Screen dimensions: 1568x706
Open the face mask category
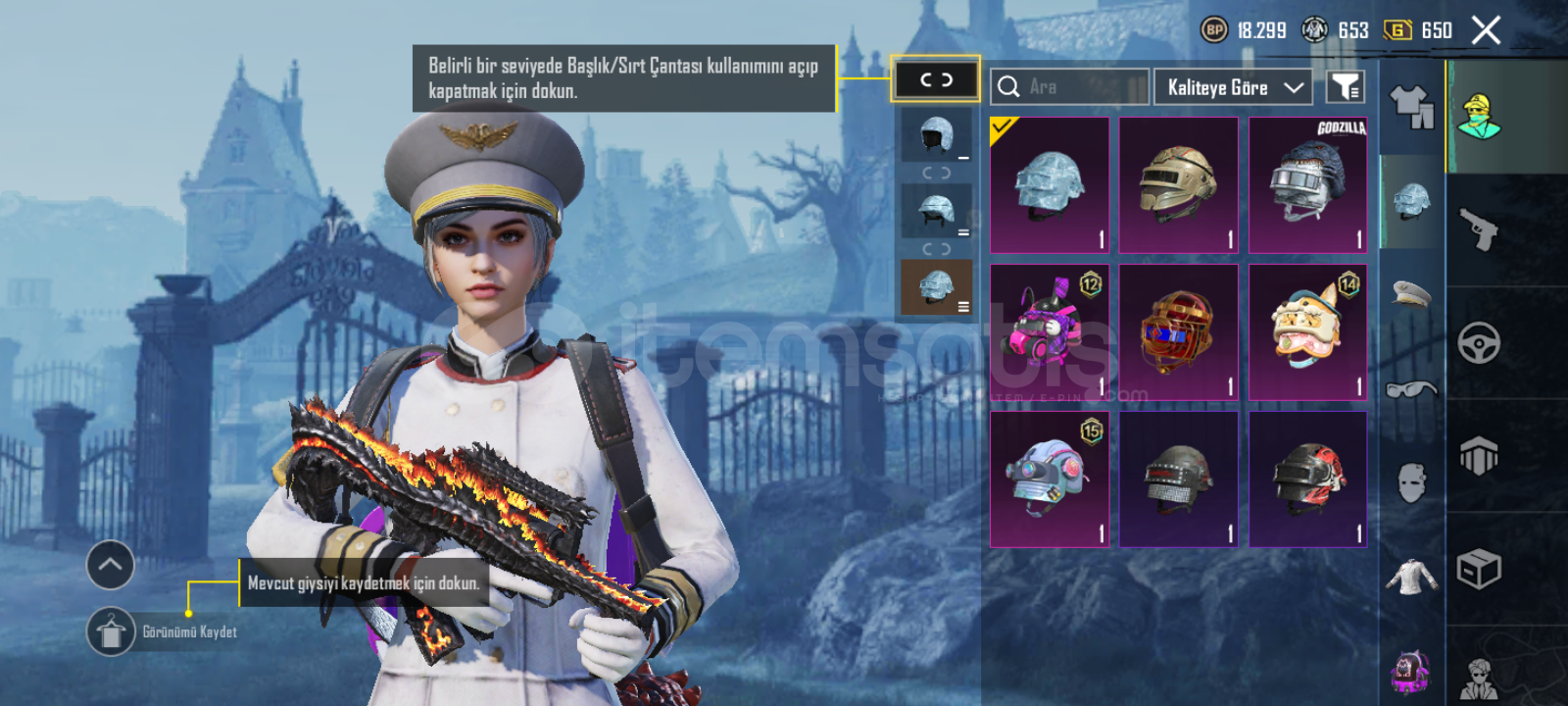[x=1411, y=482]
